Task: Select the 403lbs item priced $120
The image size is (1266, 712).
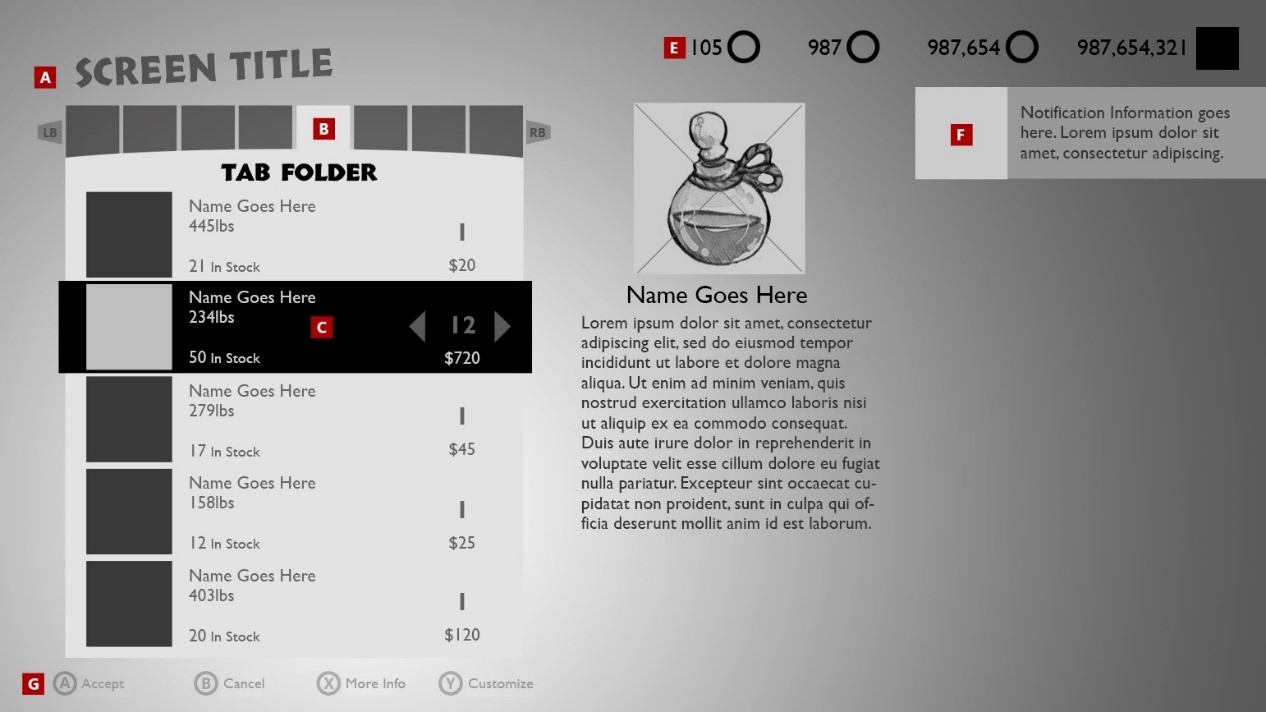Action: [x=294, y=604]
